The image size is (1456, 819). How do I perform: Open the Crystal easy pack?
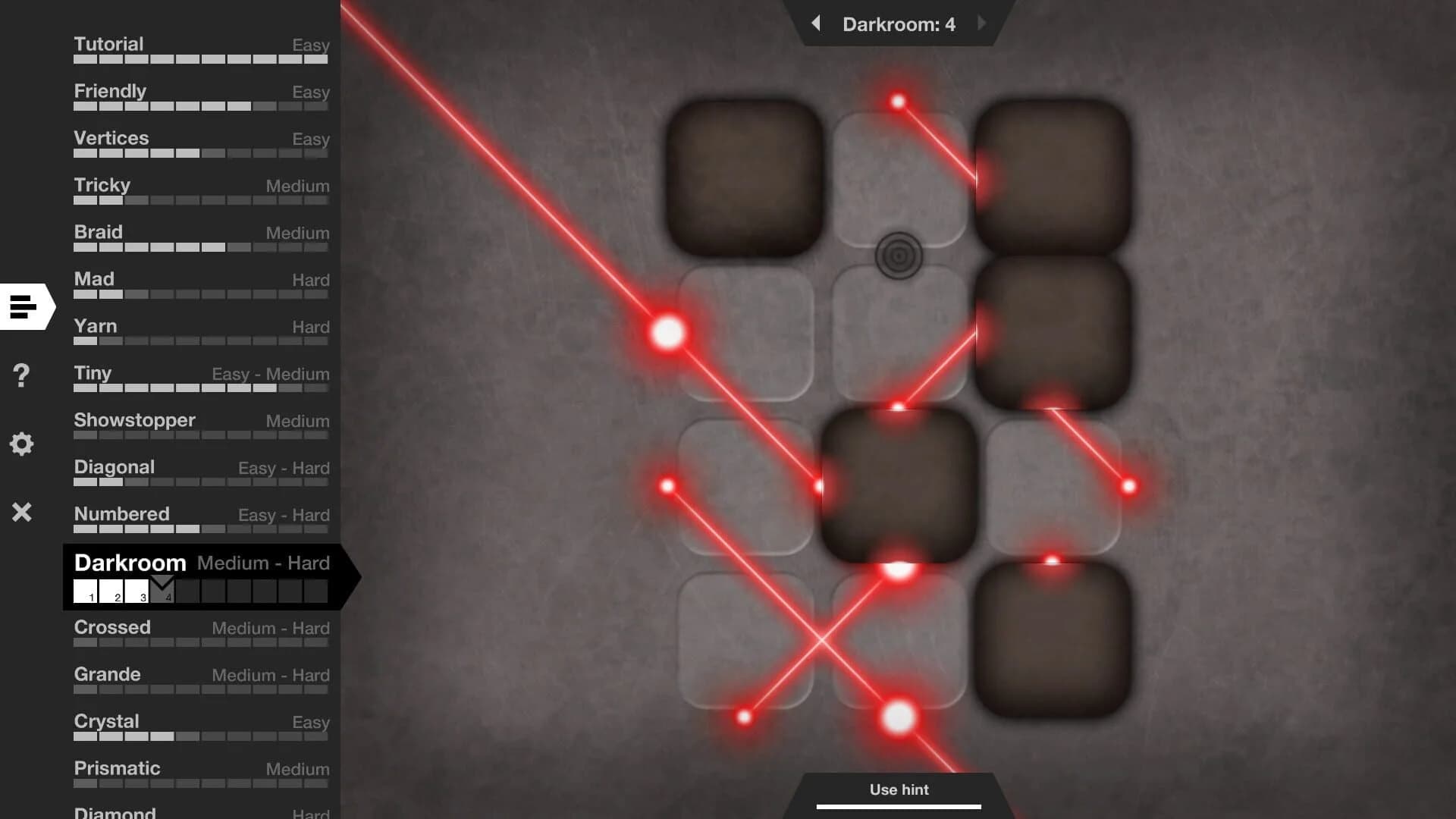pos(106,721)
